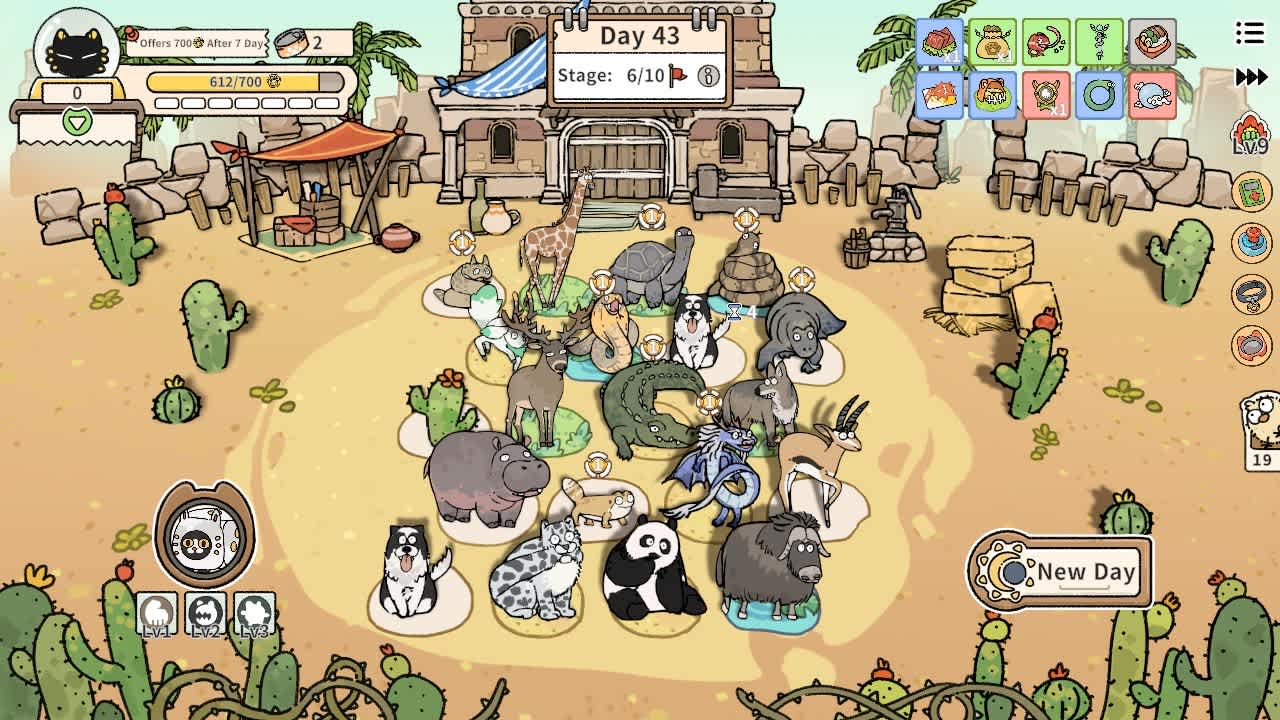Select the monkey item icon
The height and width of the screenshot is (720, 1280).
(x=1046, y=42)
